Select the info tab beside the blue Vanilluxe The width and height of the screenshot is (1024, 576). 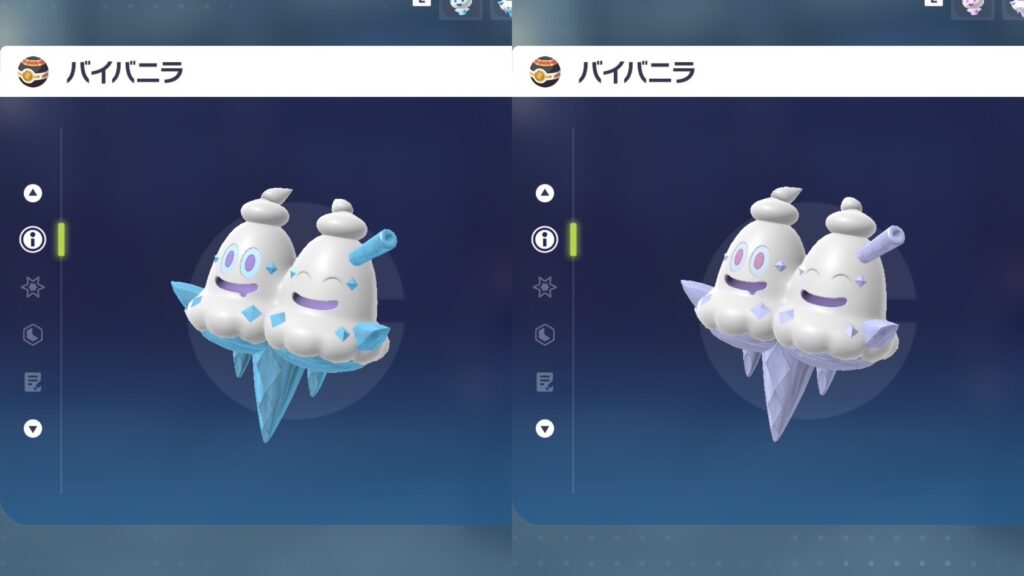coord(33,239)
